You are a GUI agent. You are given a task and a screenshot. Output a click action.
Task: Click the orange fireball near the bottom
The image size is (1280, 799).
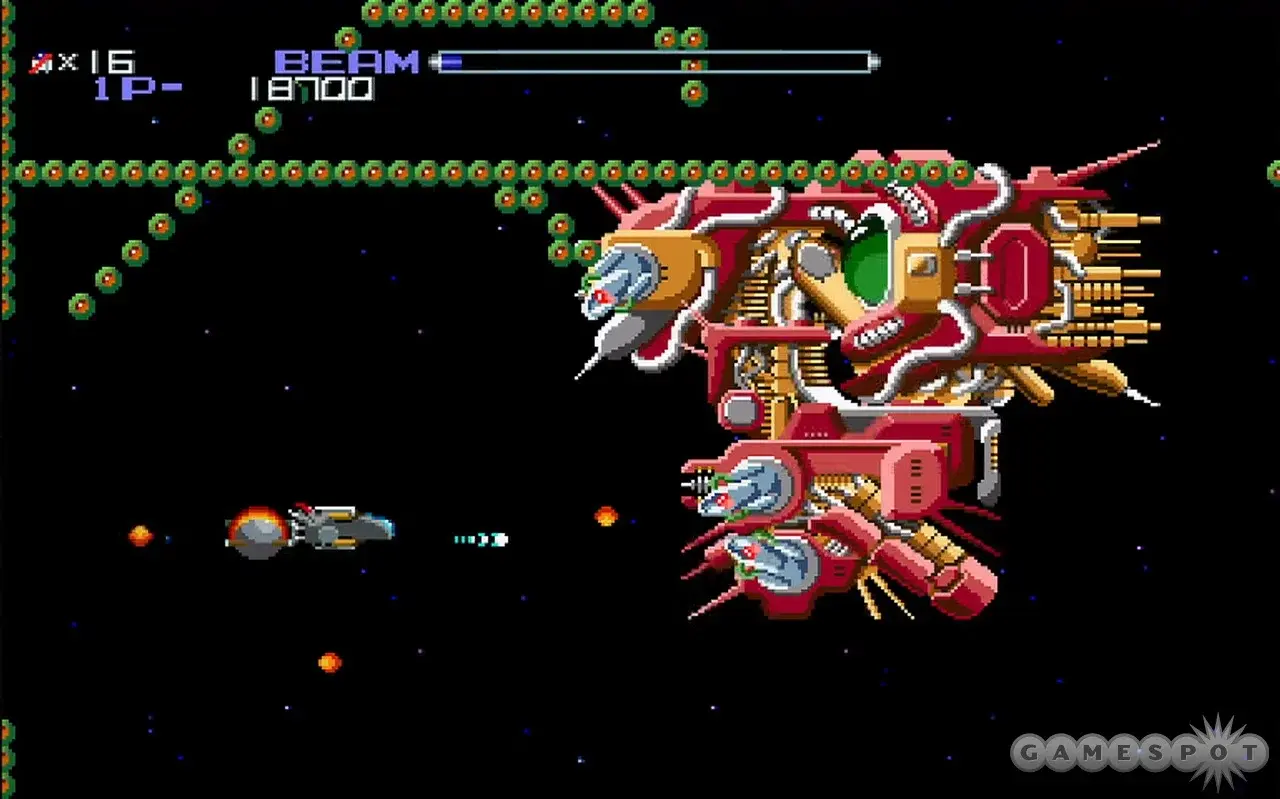[326, 662]
